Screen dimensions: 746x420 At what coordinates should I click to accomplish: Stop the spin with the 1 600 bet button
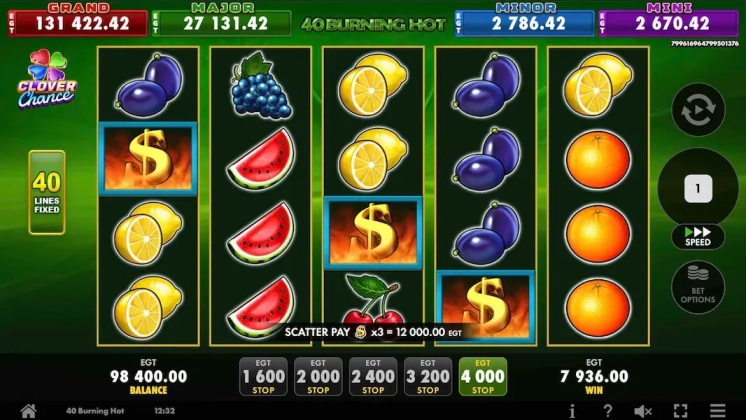263,377
